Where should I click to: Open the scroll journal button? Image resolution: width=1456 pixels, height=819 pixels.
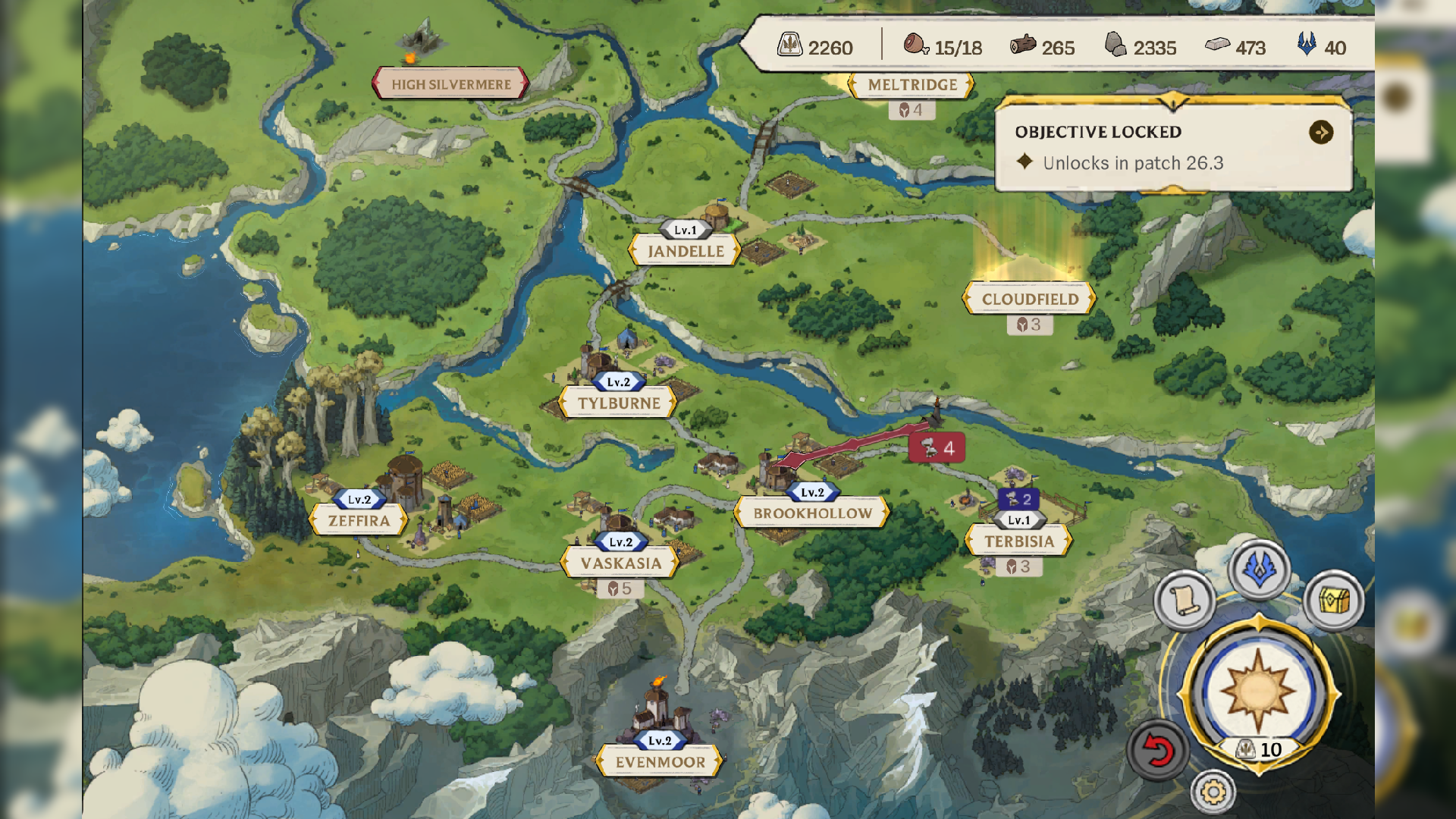point(1184,601)
